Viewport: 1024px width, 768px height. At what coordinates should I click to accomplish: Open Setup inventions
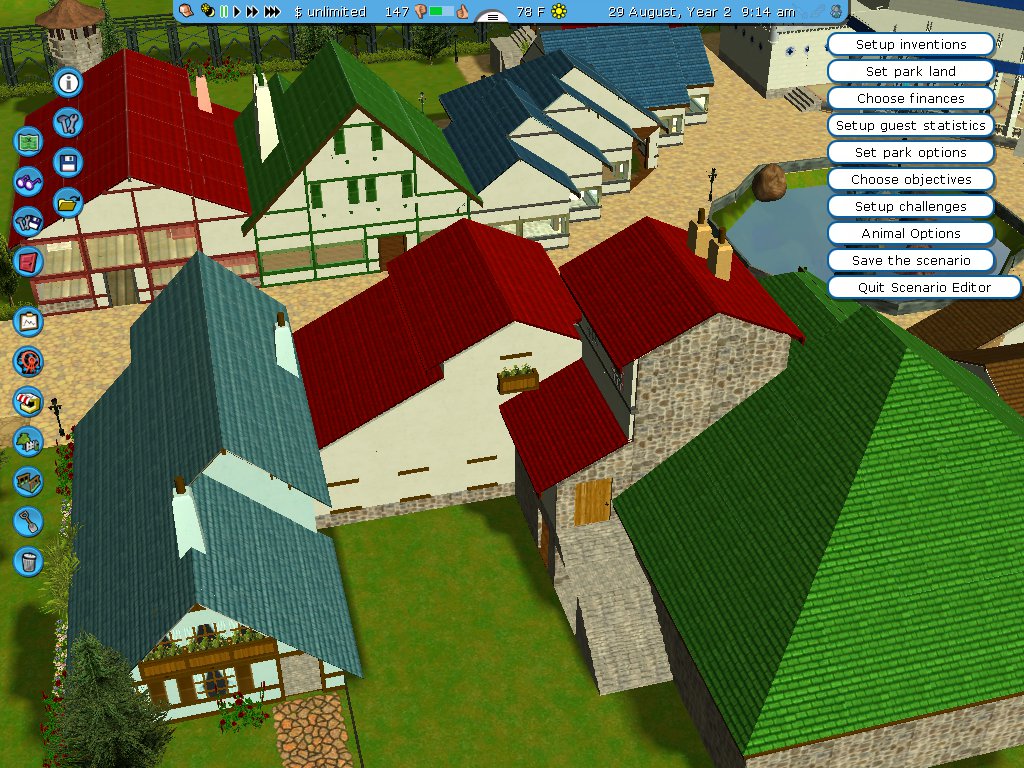(911, 45)
